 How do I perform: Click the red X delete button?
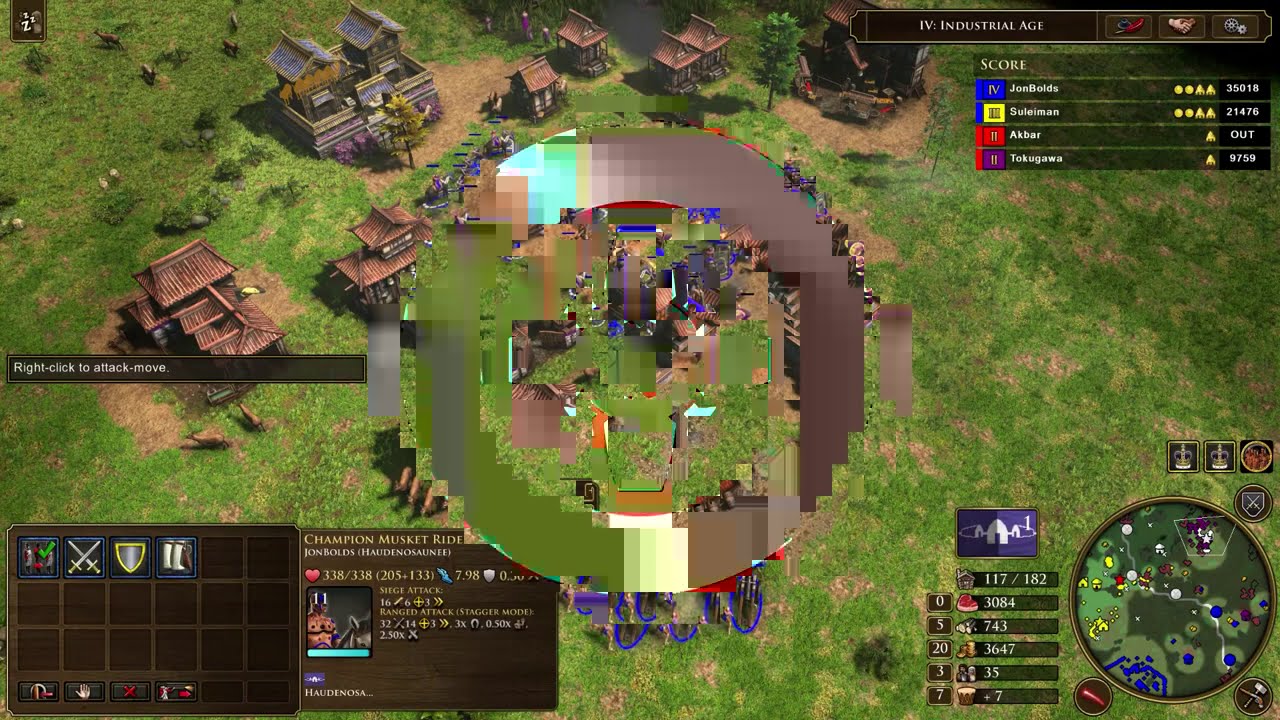130,691
